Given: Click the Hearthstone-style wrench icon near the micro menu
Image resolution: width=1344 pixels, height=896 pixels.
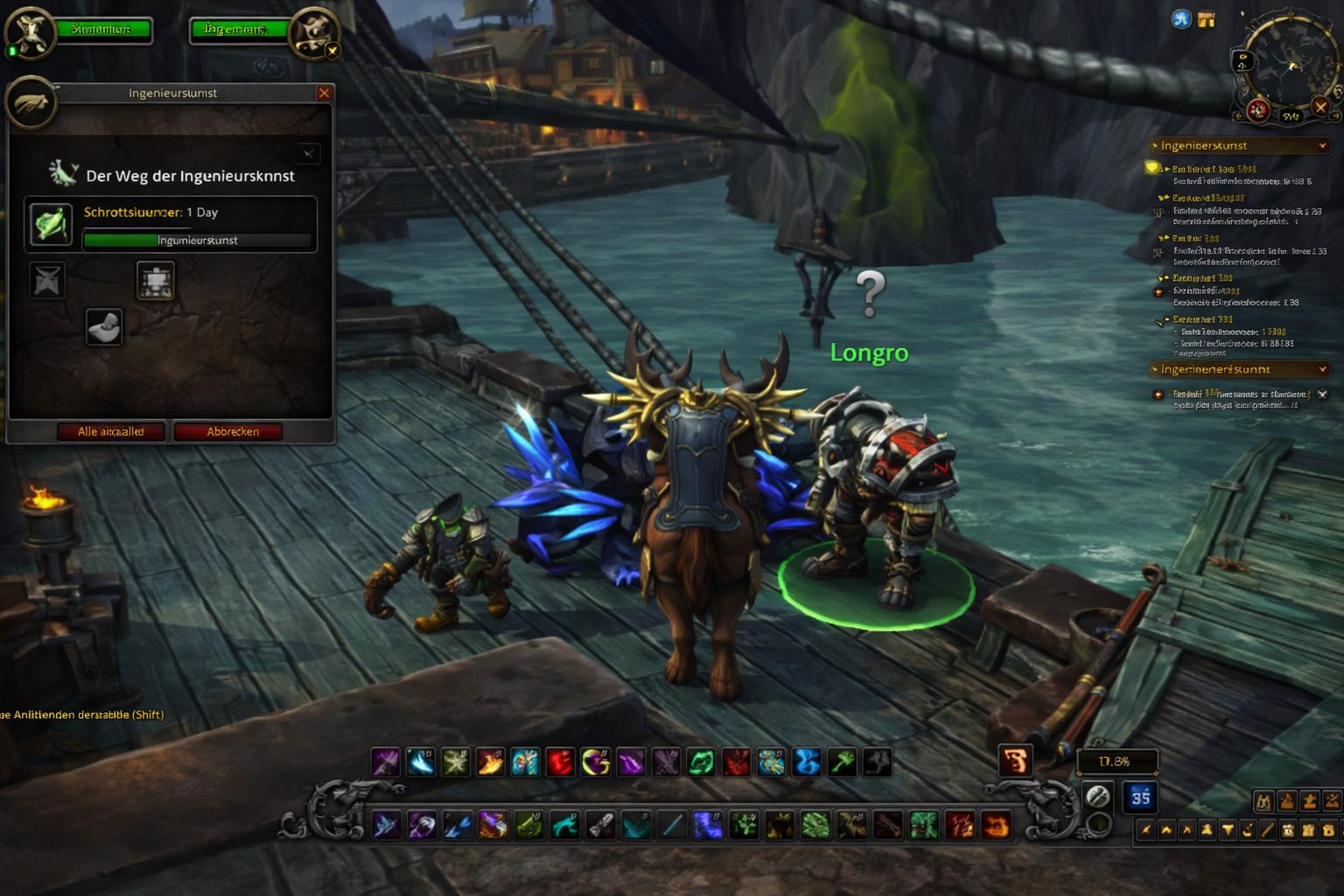Looking at the screenshot, I should point(1098,797).
